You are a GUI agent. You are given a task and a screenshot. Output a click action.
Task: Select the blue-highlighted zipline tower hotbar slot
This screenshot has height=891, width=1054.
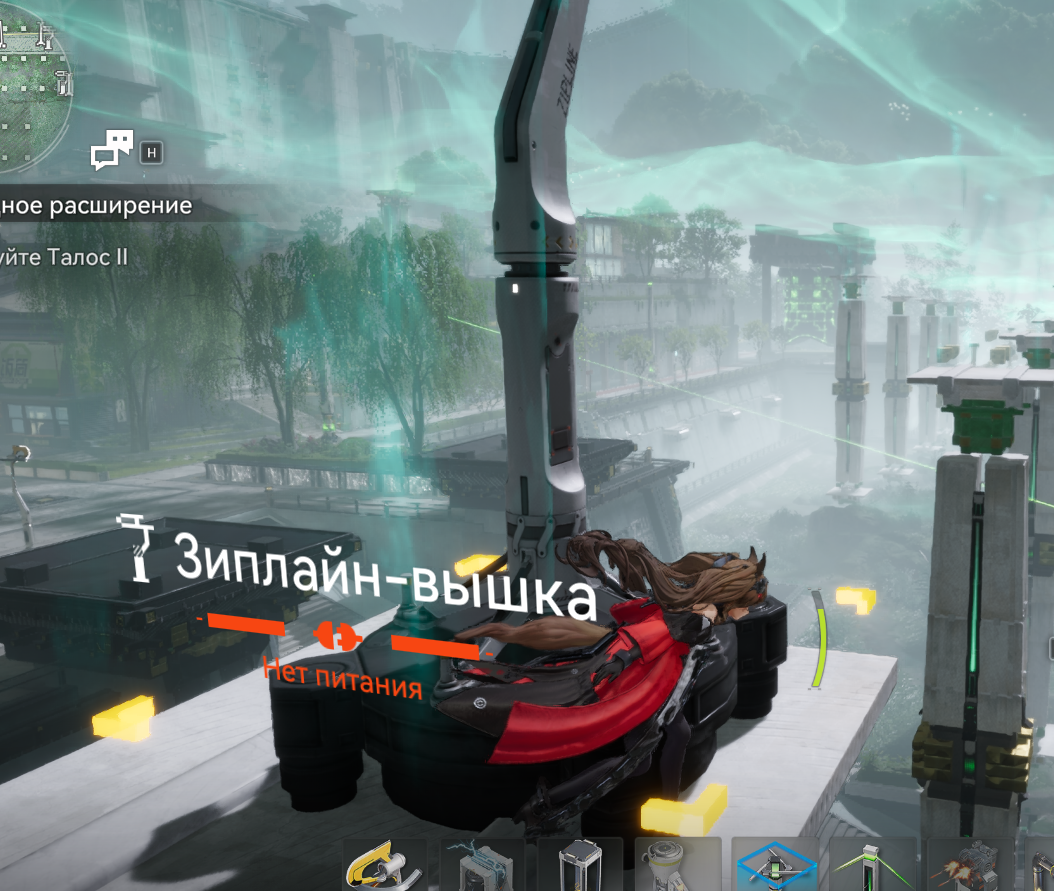pos(774,866)
